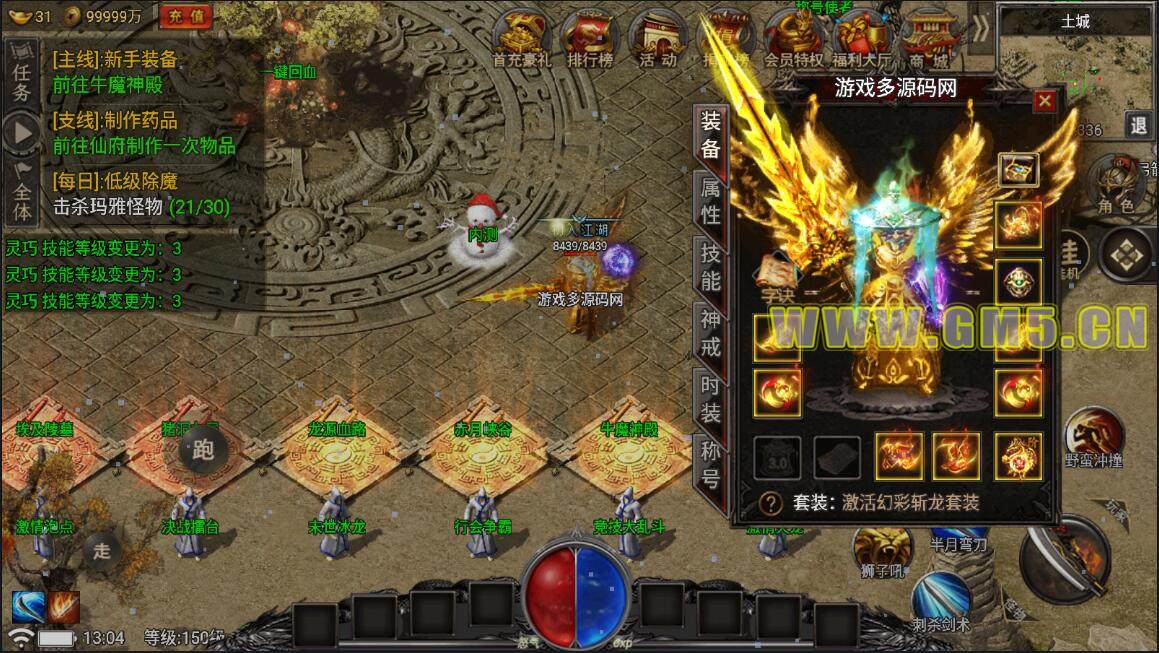Screen dimensions: 1159x653
Task: Switch to the 时装 fashion tab
Action: pyautogui.click(x=710, y=398)
